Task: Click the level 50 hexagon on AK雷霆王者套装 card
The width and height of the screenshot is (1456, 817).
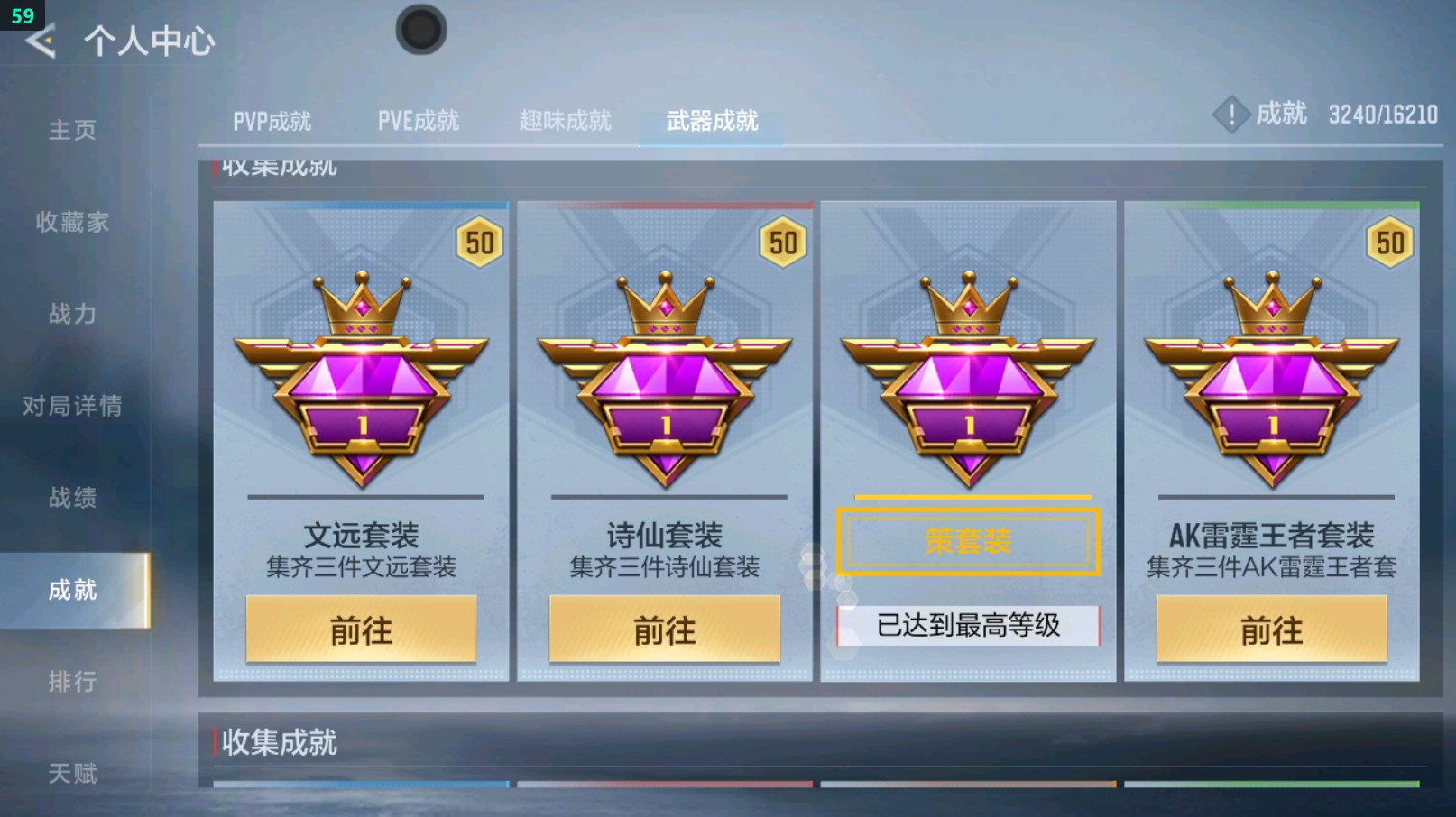Action: click(1389, 242)
